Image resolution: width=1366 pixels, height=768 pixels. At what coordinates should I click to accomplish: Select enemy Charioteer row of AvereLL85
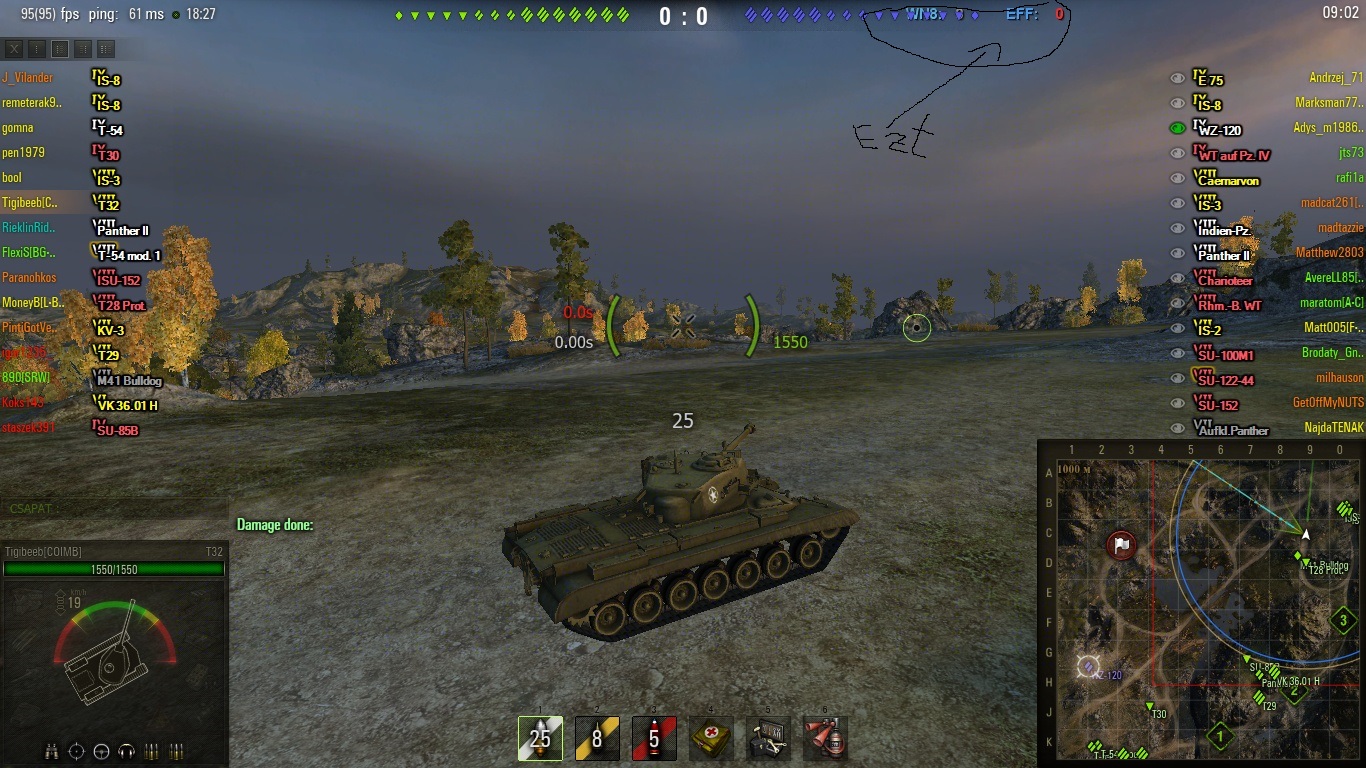tap(1270, 279)
